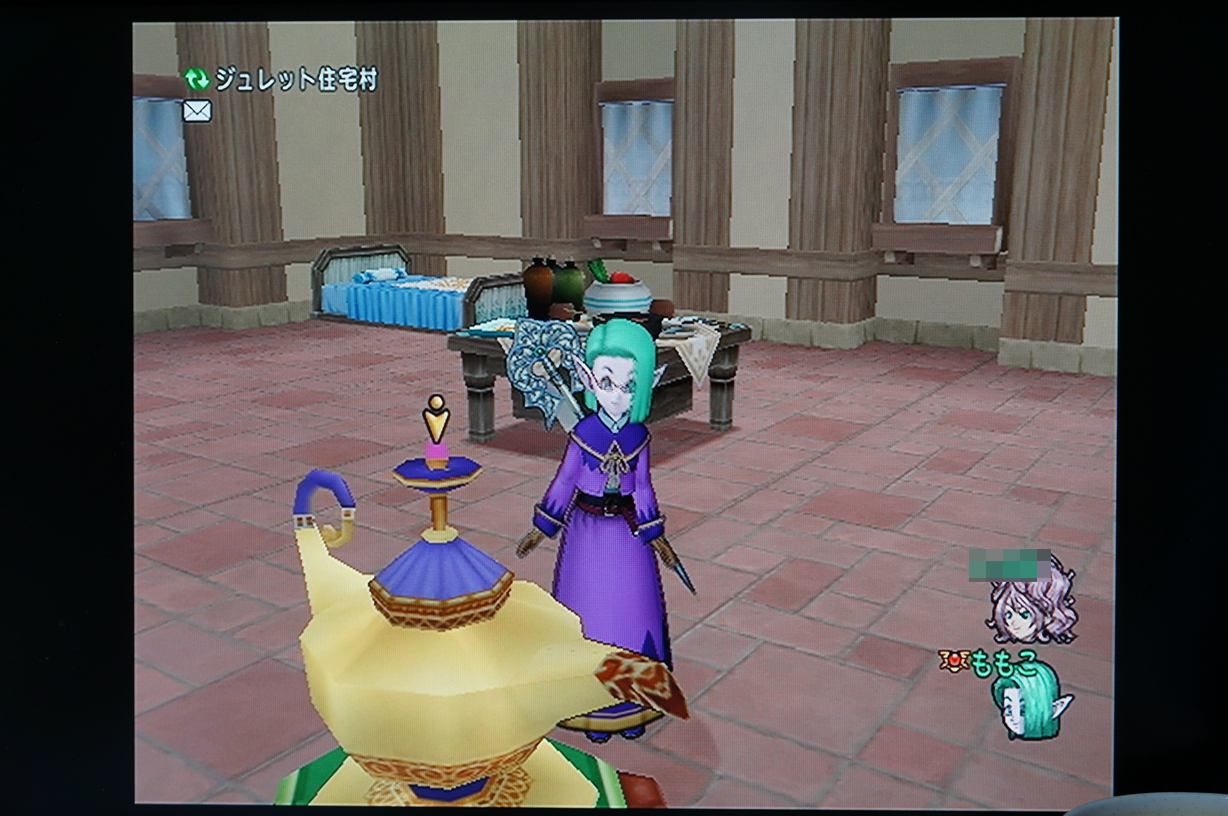This screenshot has height=816, width=1228.
Task: Click the green arrows icon beside ジュレット住宅村
Action: click(x=196, y=80)
